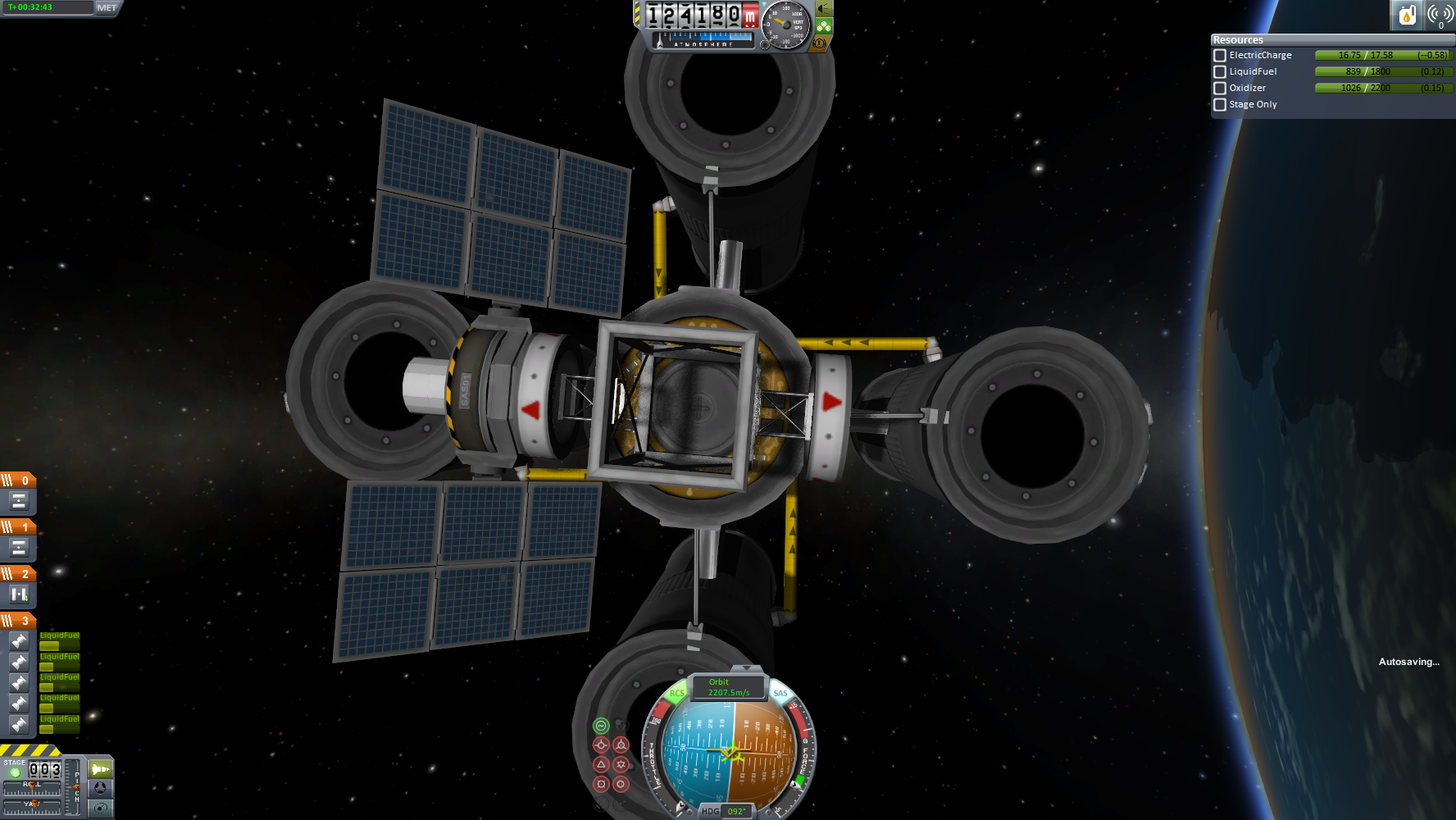1456x820 pixels.
Task: Enable the Stage Only checkbox
Action: [x=1220, y=105]
